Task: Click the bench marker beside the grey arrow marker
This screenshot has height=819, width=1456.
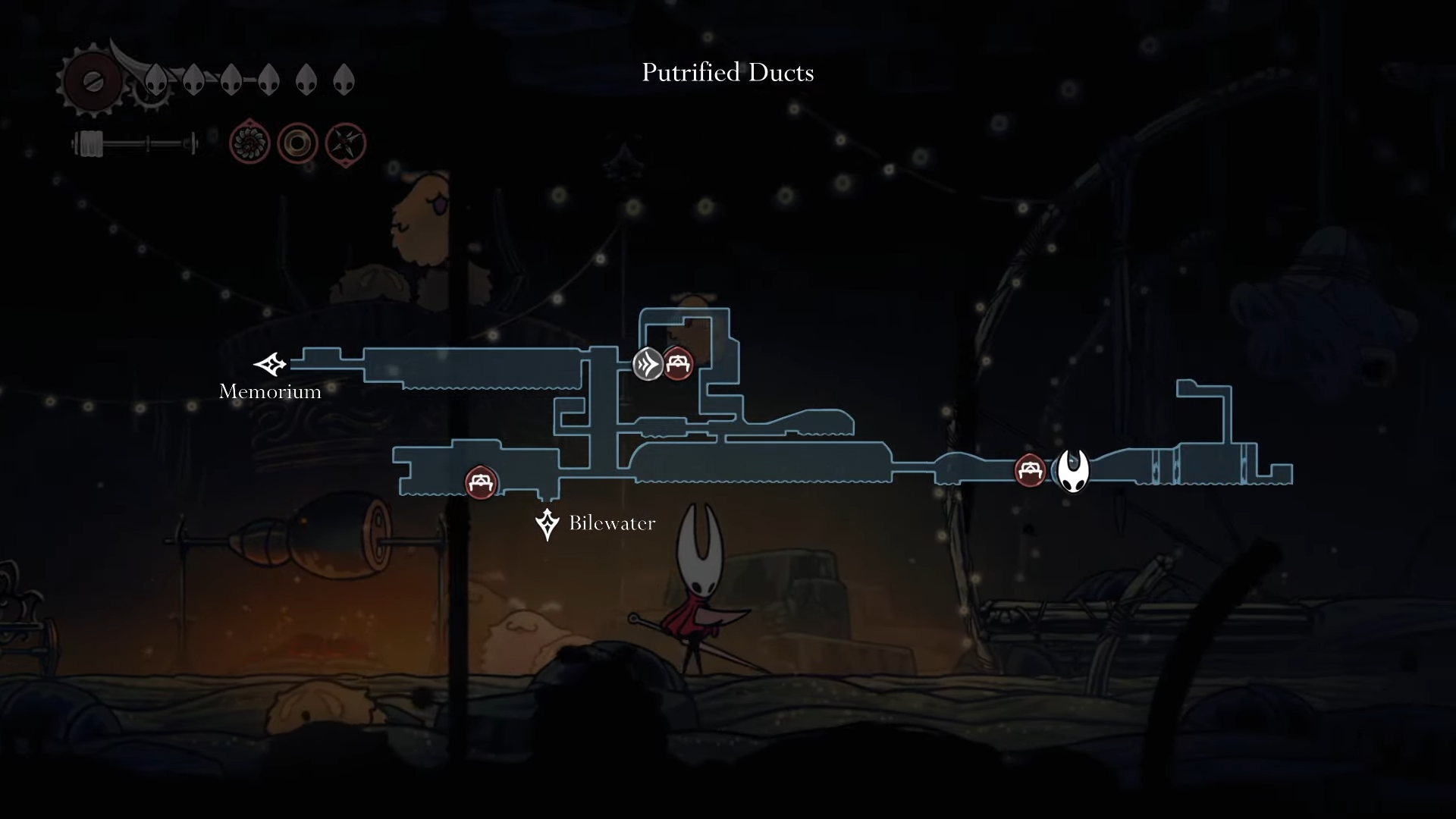Action: coord(678,364)
